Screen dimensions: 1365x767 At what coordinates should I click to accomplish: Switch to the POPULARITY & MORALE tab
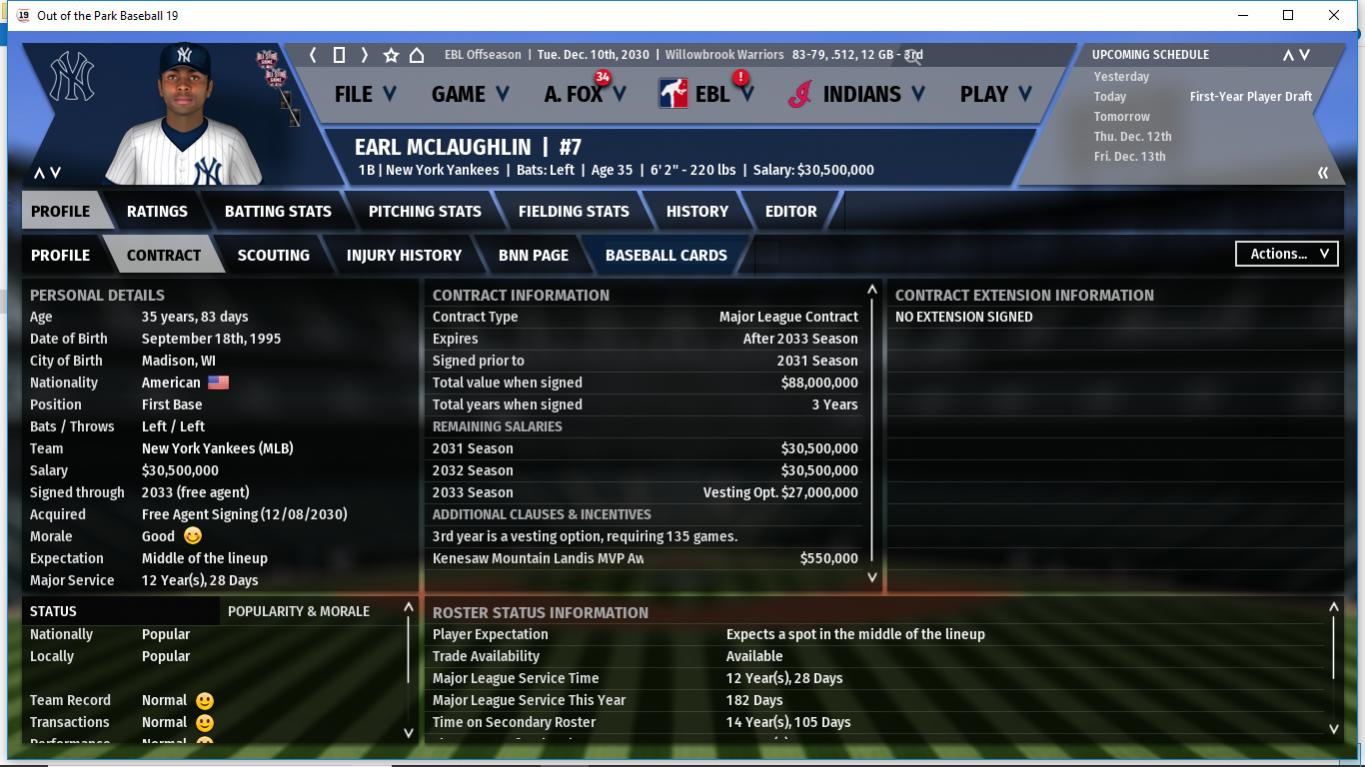point(299,611)
